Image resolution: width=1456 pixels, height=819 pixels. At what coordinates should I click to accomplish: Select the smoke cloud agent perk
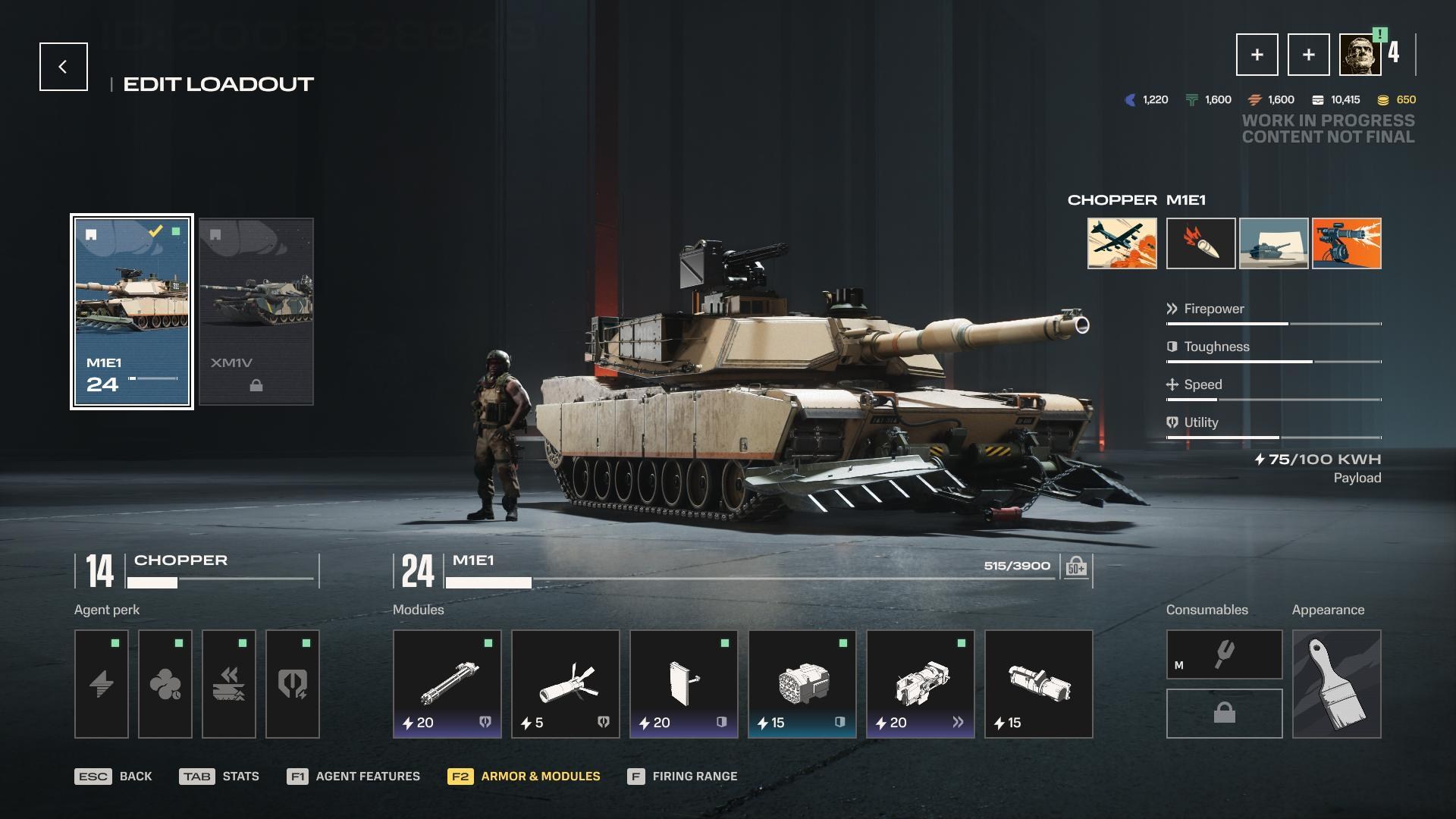(165, 683)
